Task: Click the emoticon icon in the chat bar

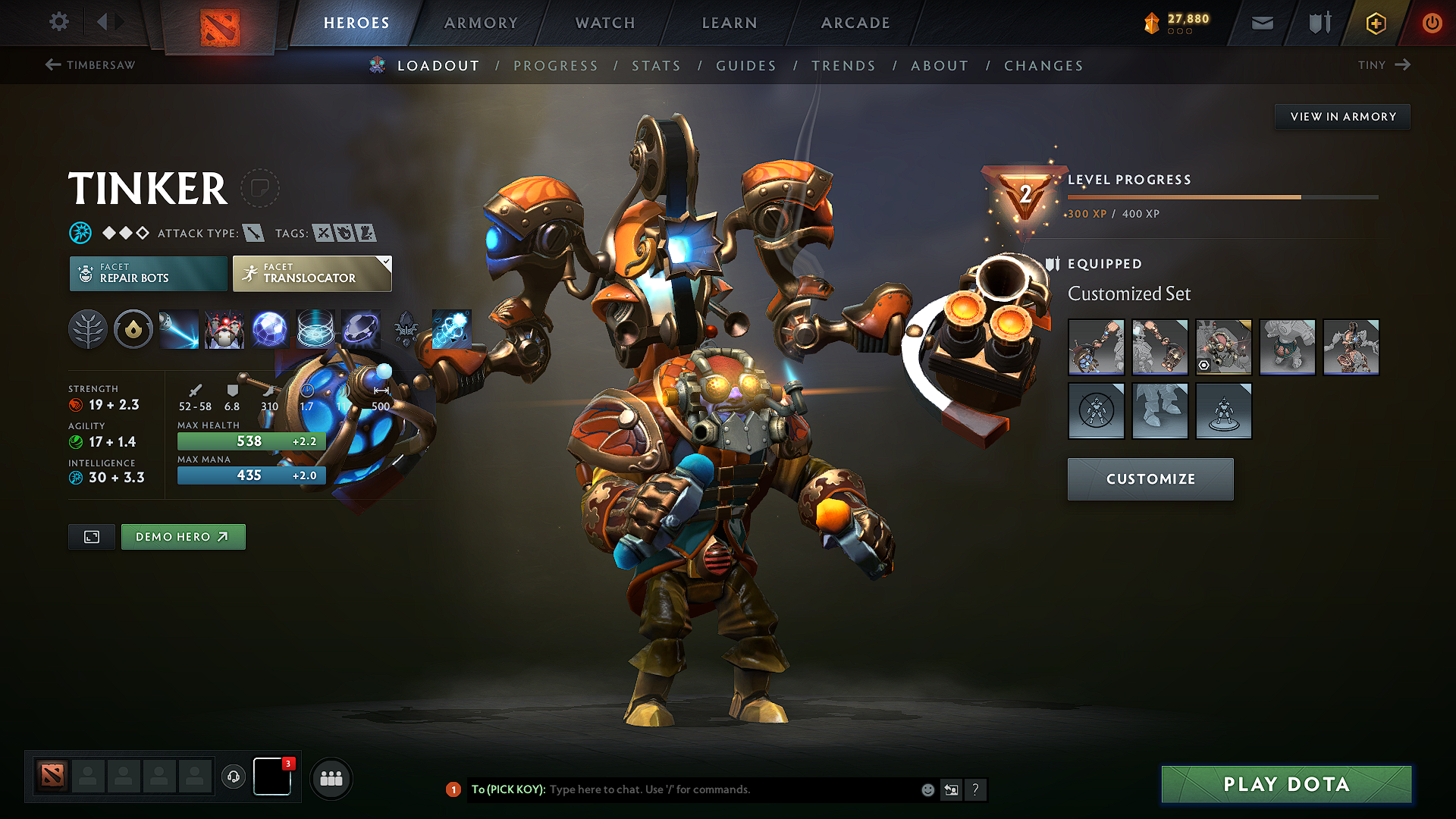Action: 927,789
